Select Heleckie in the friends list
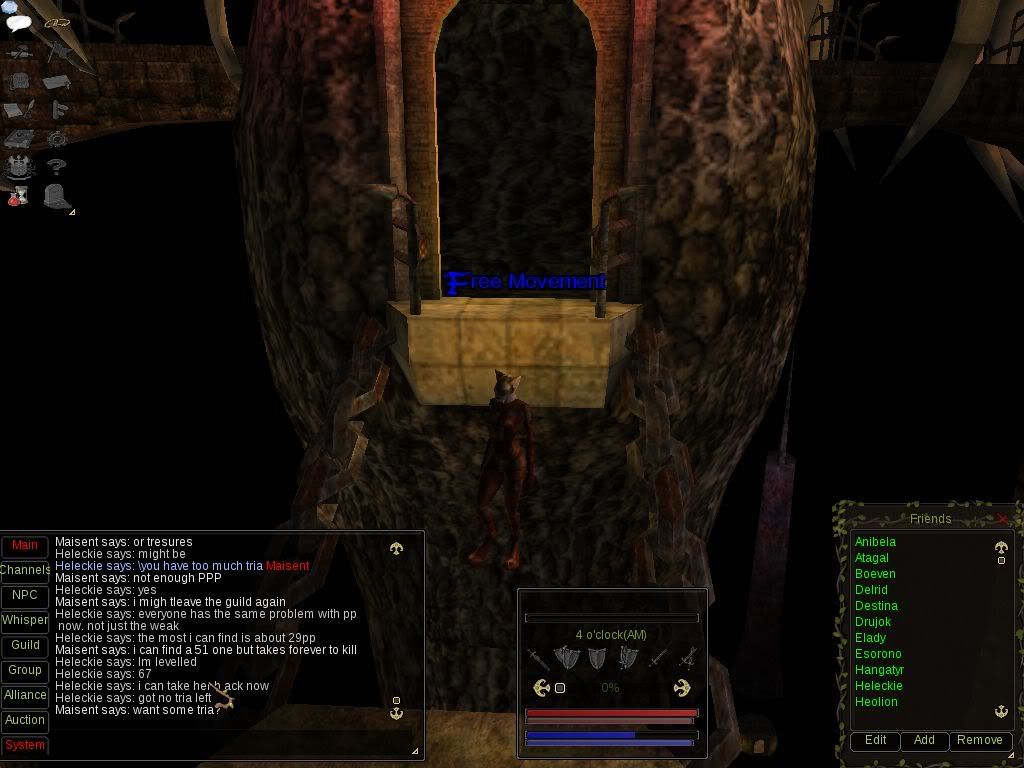This screenshot has width=1024, height=768. pyautogui.click(x=878, y=686)
